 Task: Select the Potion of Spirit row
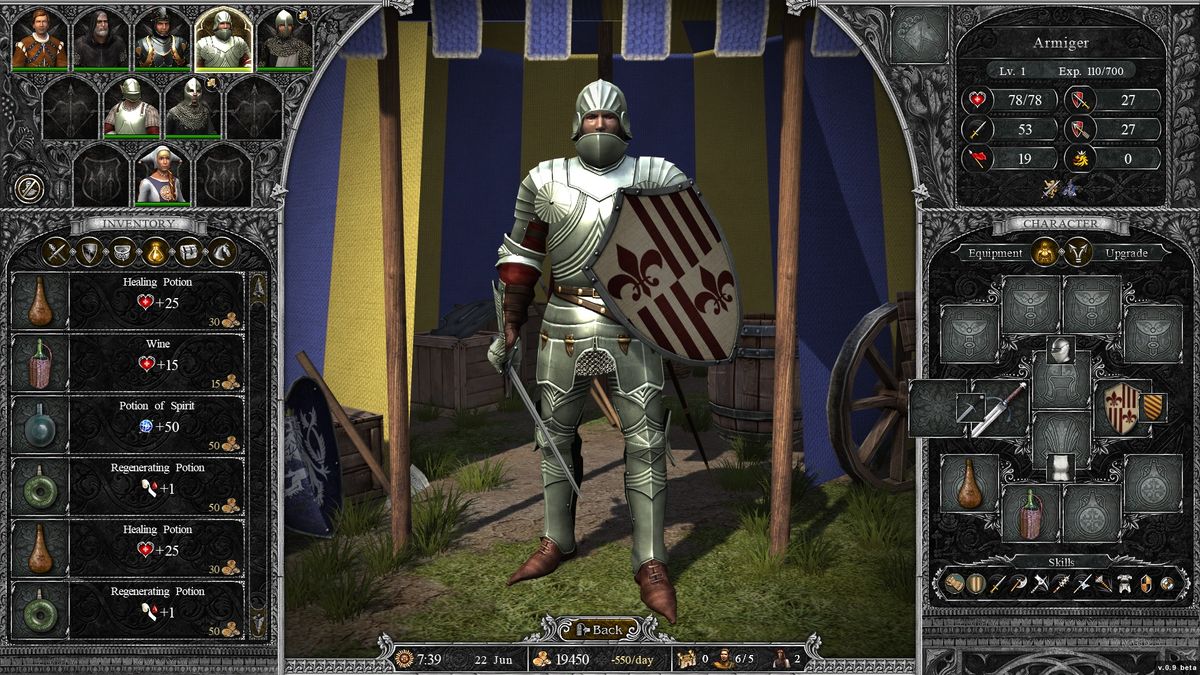(157, 423)
